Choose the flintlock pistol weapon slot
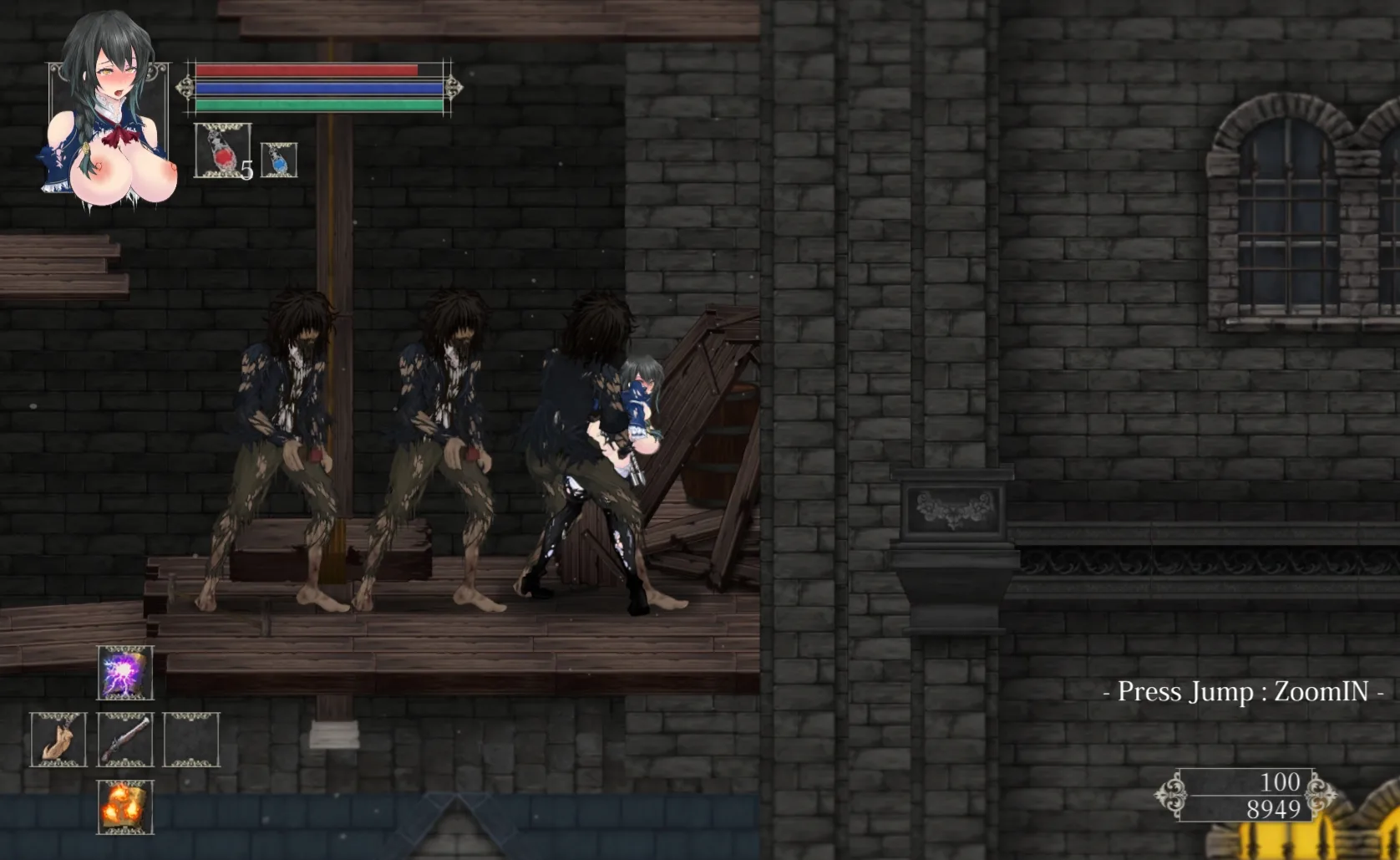 (x=125, y=740)
